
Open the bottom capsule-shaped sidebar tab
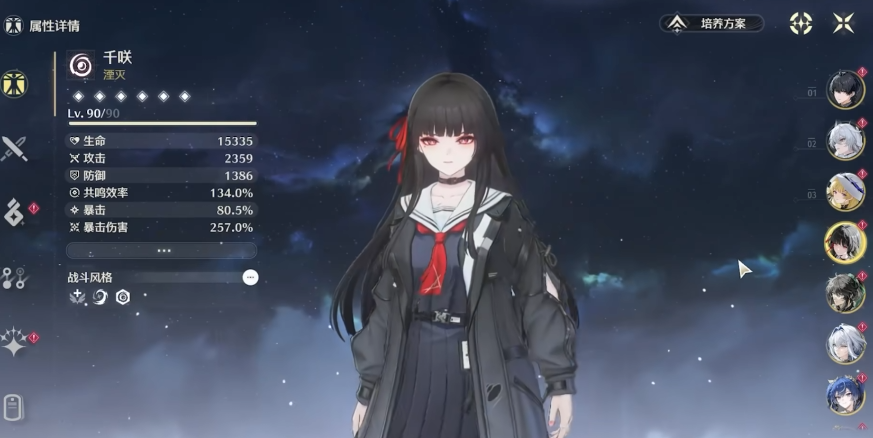pos(13,407)
